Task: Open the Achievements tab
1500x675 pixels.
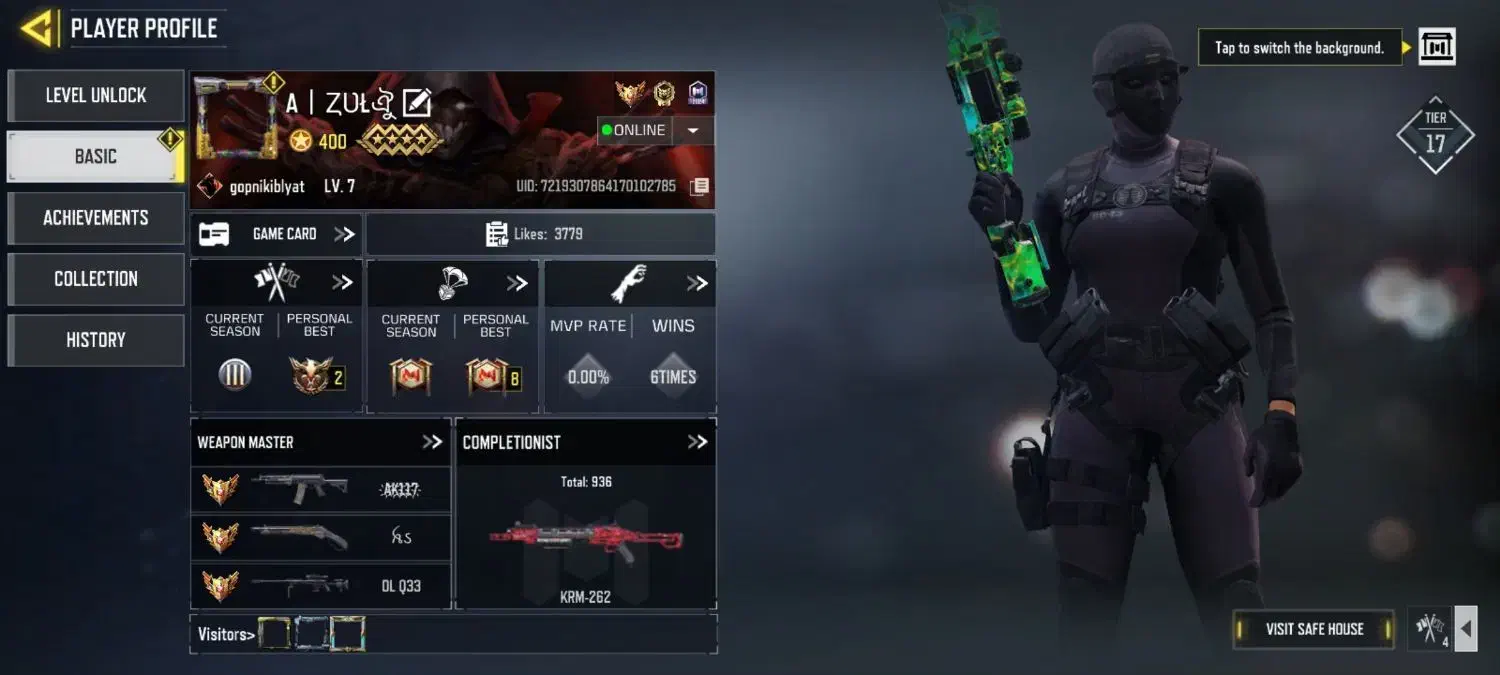Action: [96, 218]
